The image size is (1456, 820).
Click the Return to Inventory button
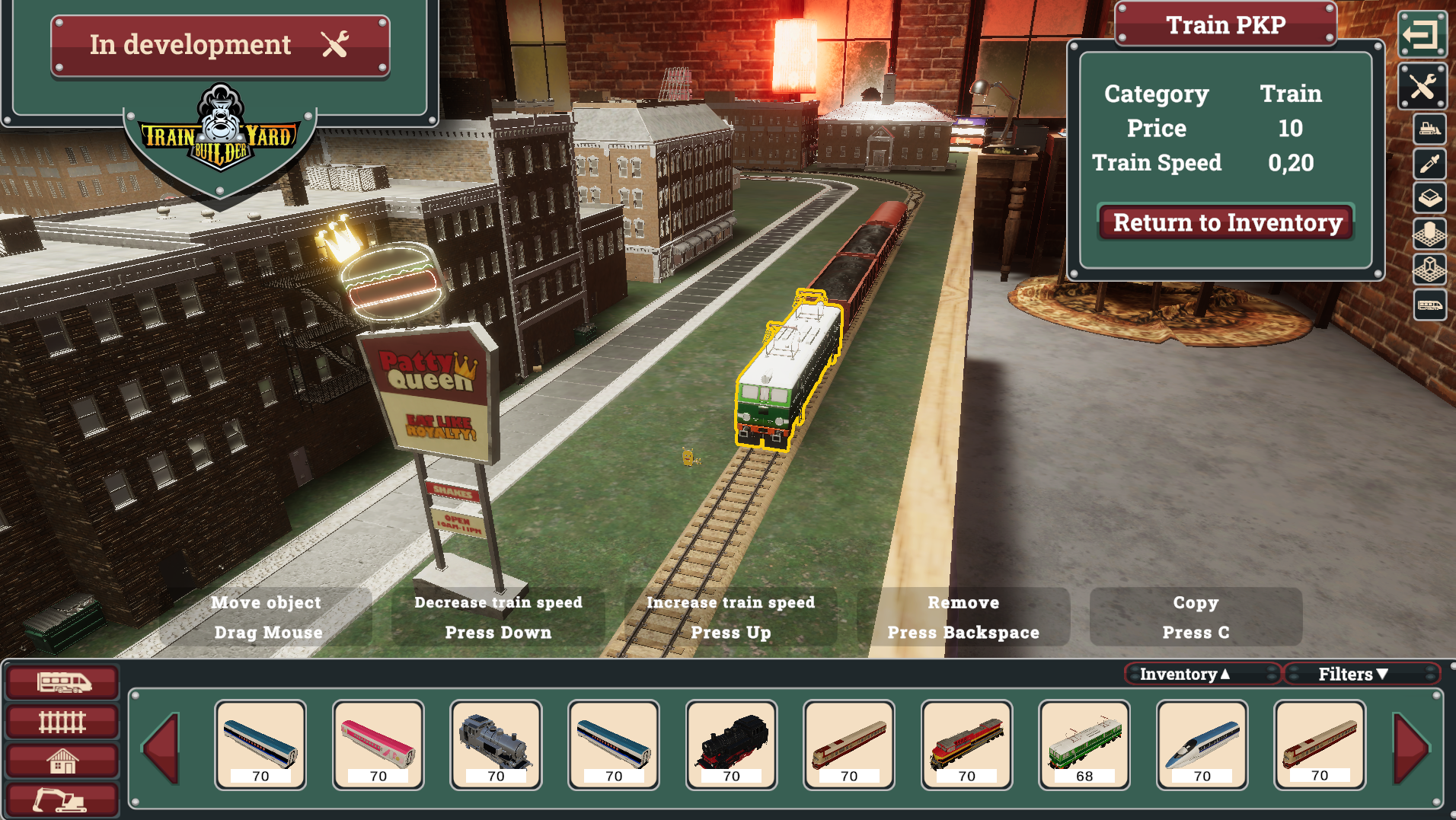click(1226, 222)
